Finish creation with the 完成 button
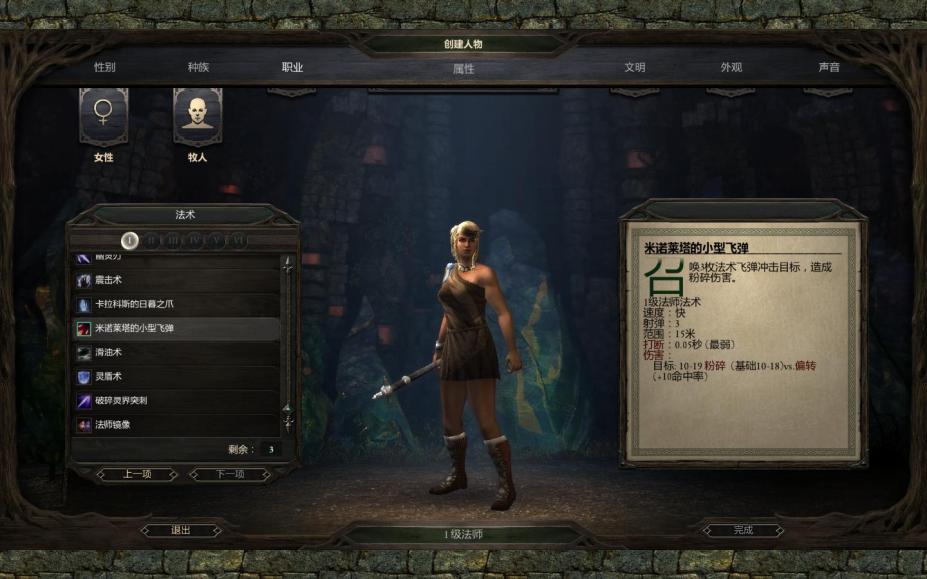 (742, 530)
